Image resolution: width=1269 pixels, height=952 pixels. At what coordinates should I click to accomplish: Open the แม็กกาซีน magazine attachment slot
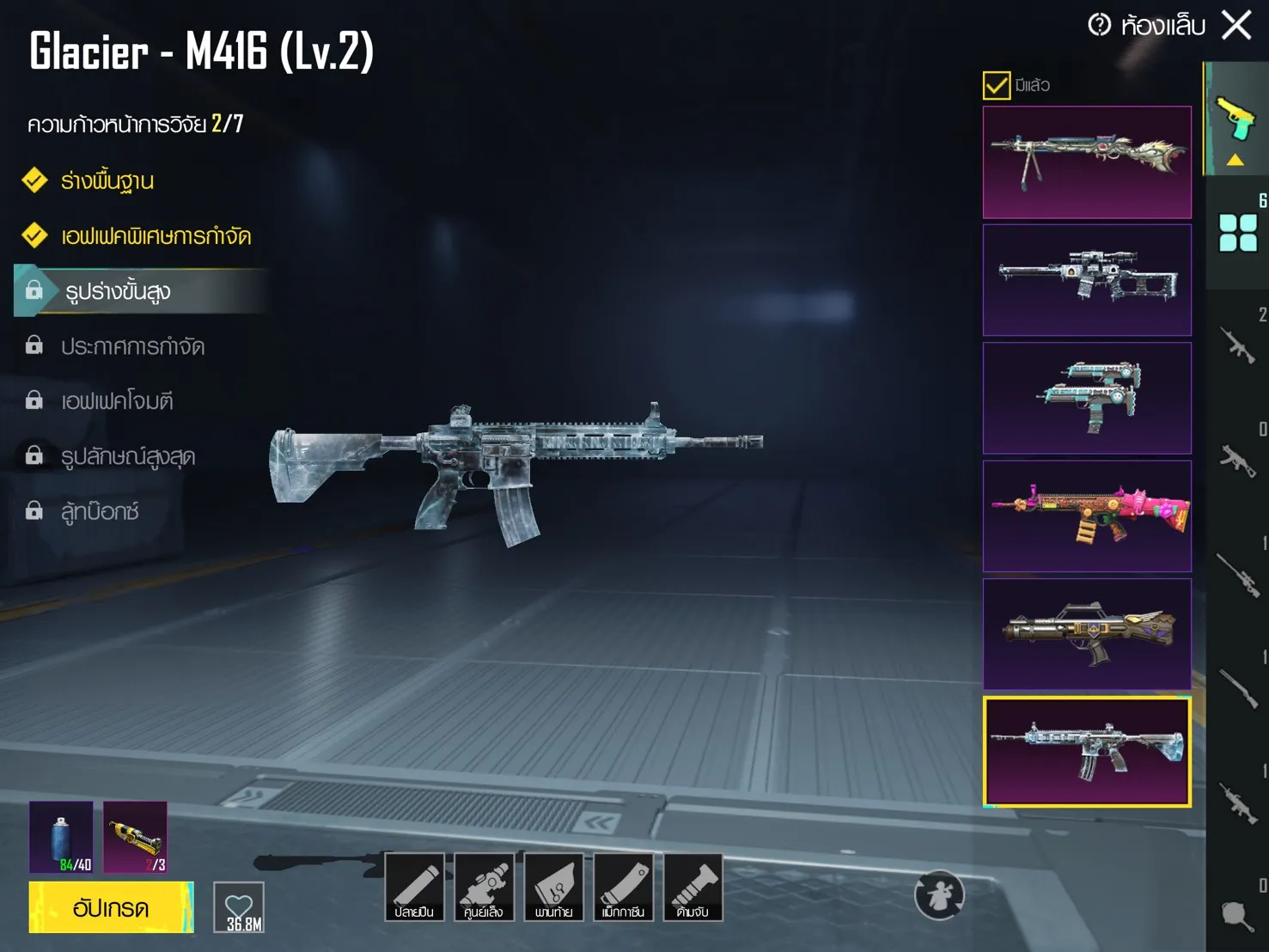point(623,887)
